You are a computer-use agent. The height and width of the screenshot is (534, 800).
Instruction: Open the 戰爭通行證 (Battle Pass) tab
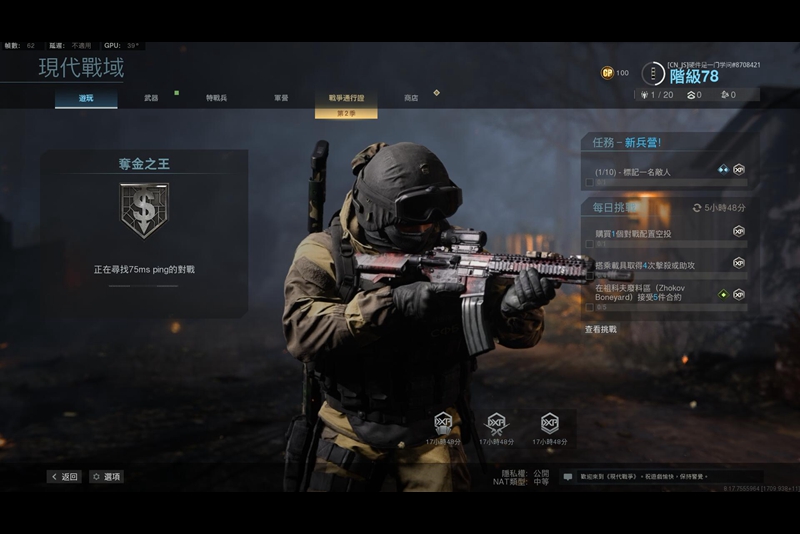point(346,98)
